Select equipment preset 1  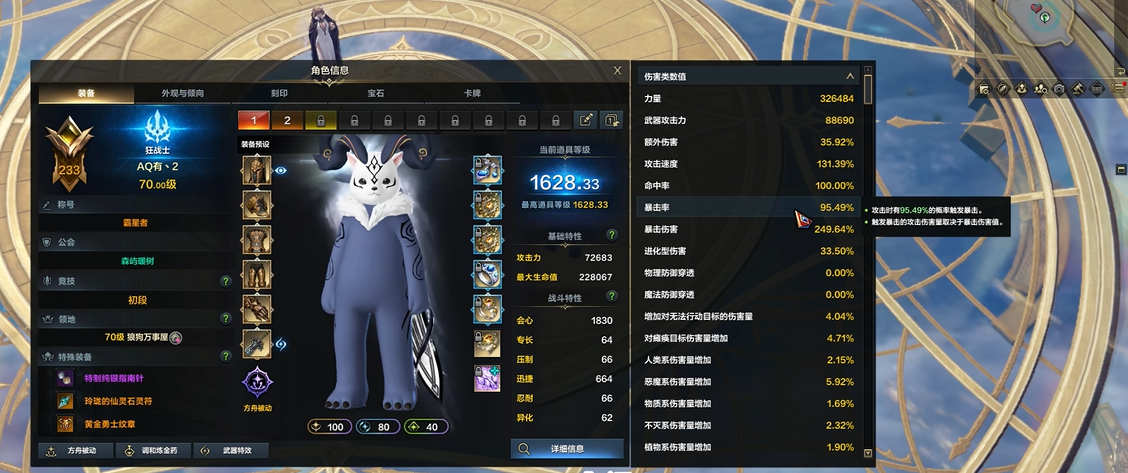point(254,120)
